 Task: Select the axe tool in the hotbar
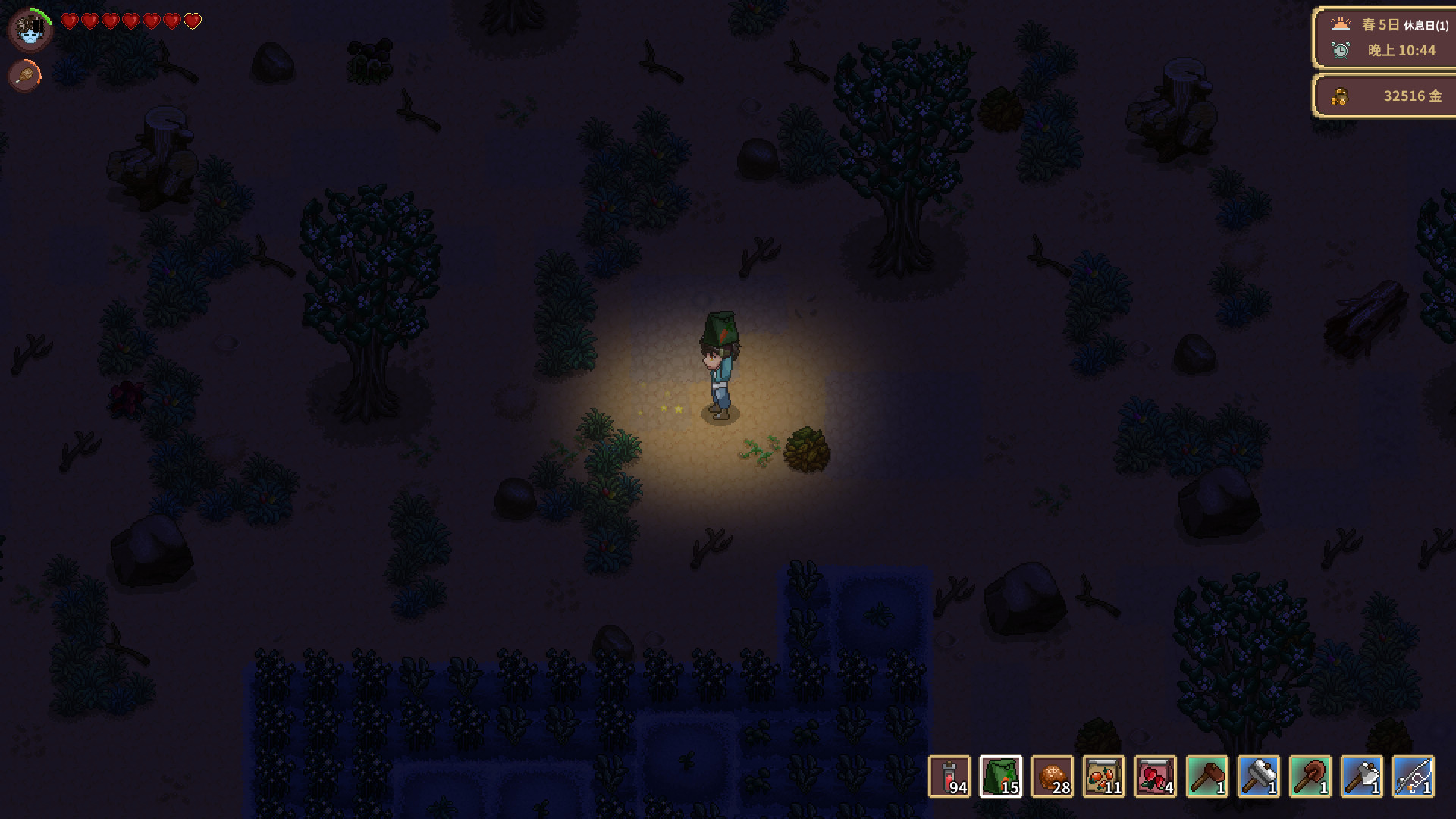pos(1363,775)
